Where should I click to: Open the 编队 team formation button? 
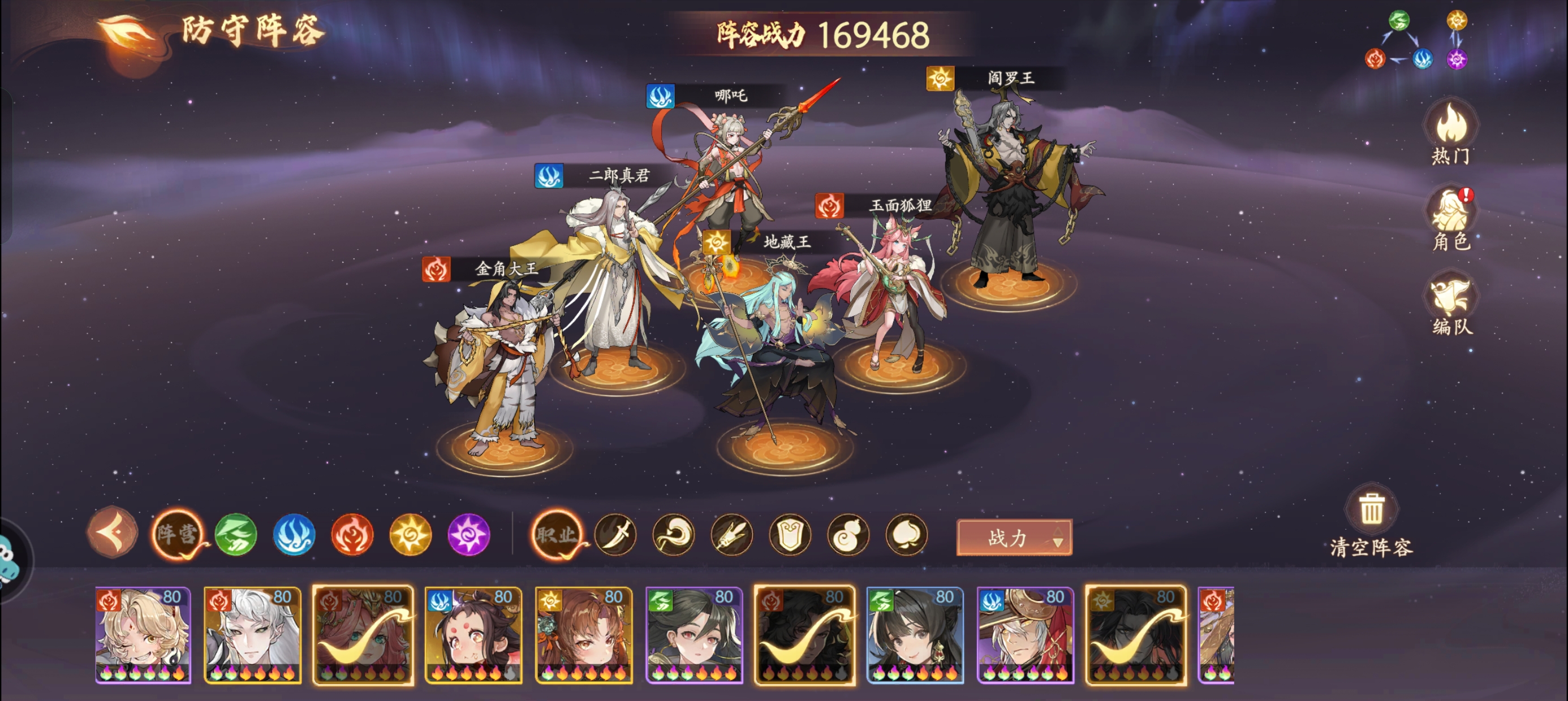tap(1451, 304)
